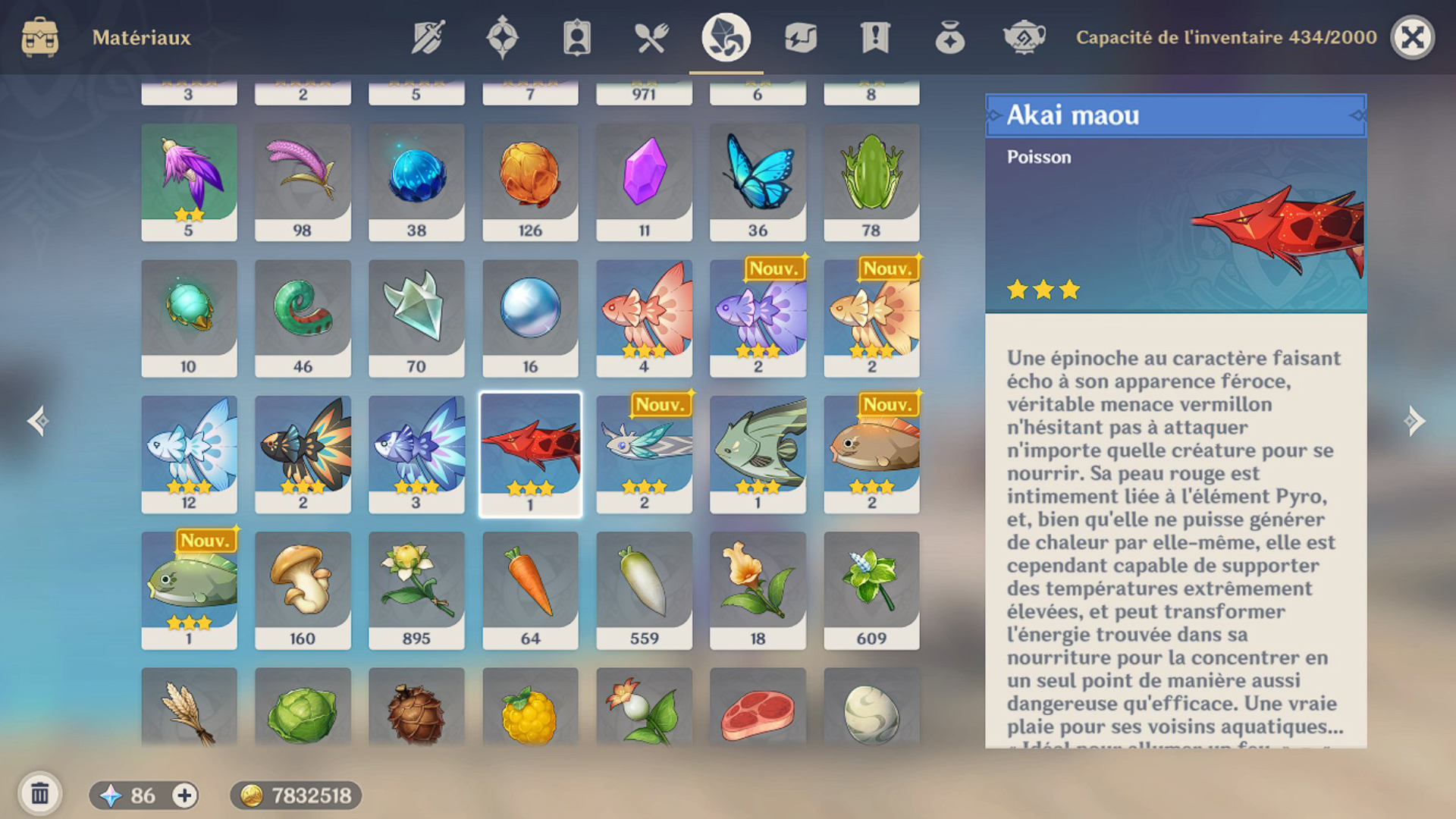The image size is (1456, 819).
Task: Add Primogems with the plus button
Action: 184,795
